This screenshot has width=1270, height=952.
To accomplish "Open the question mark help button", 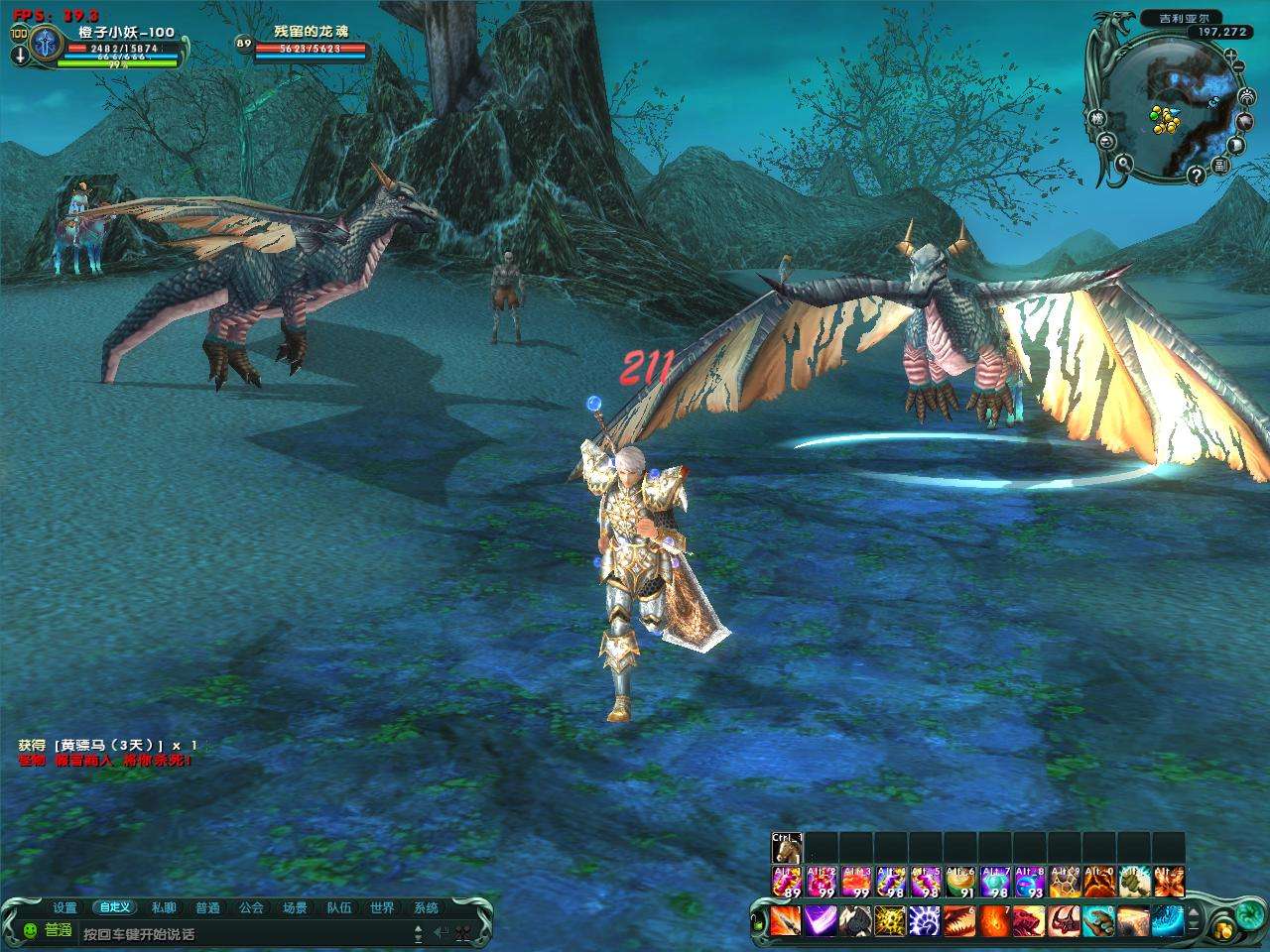I will pyautogui.click(x=1196, y=176).
